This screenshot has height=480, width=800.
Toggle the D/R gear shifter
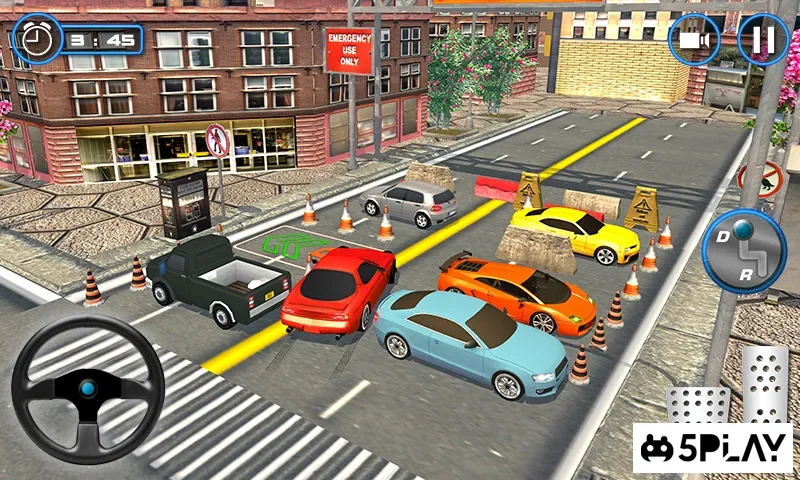(x=744, y=252)
